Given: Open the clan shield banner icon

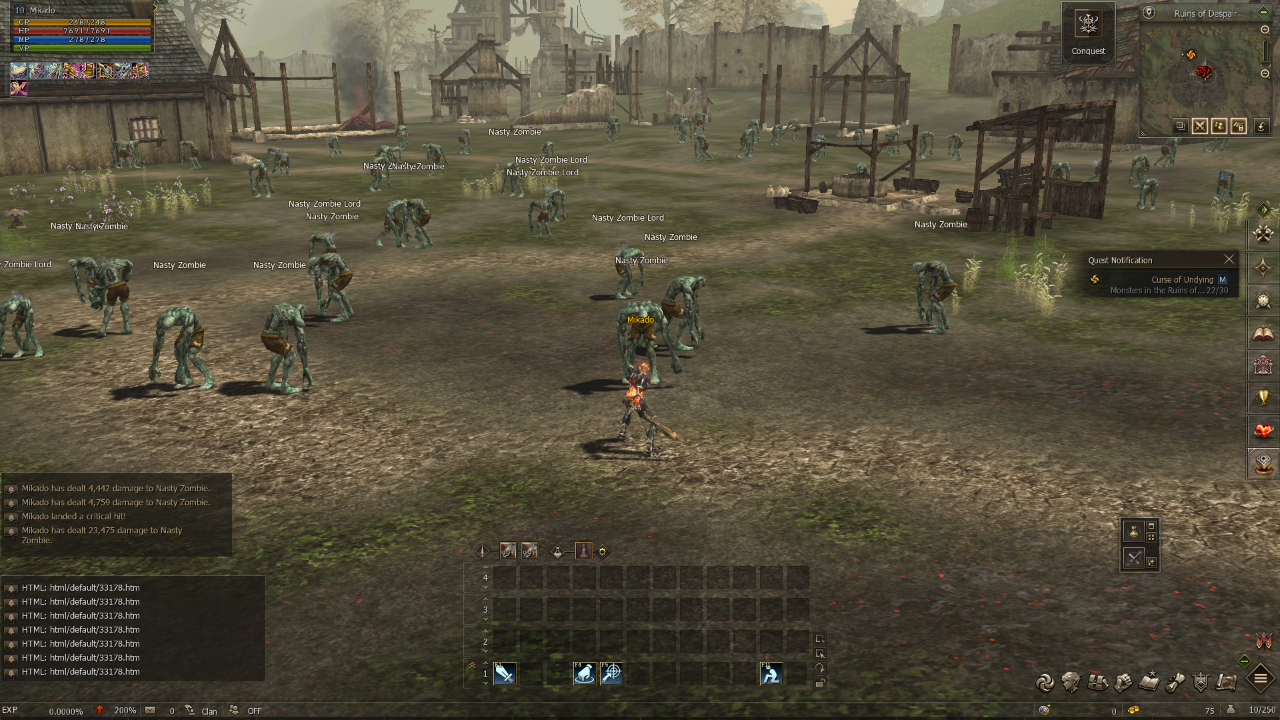Looking at the screenshot, I should coord(1201,682).
